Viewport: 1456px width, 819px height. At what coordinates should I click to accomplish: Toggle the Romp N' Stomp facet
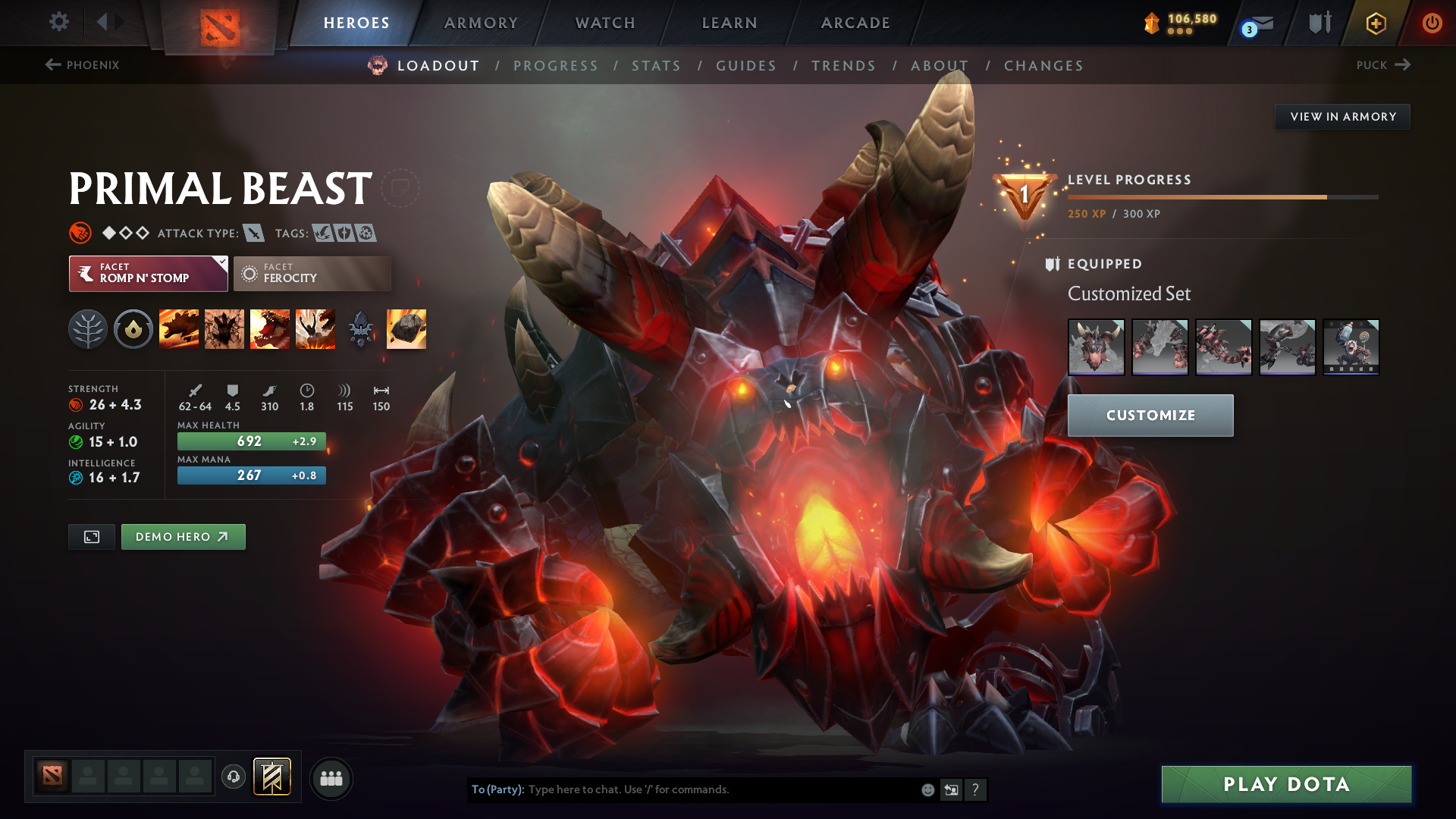(x=148, y=273)
